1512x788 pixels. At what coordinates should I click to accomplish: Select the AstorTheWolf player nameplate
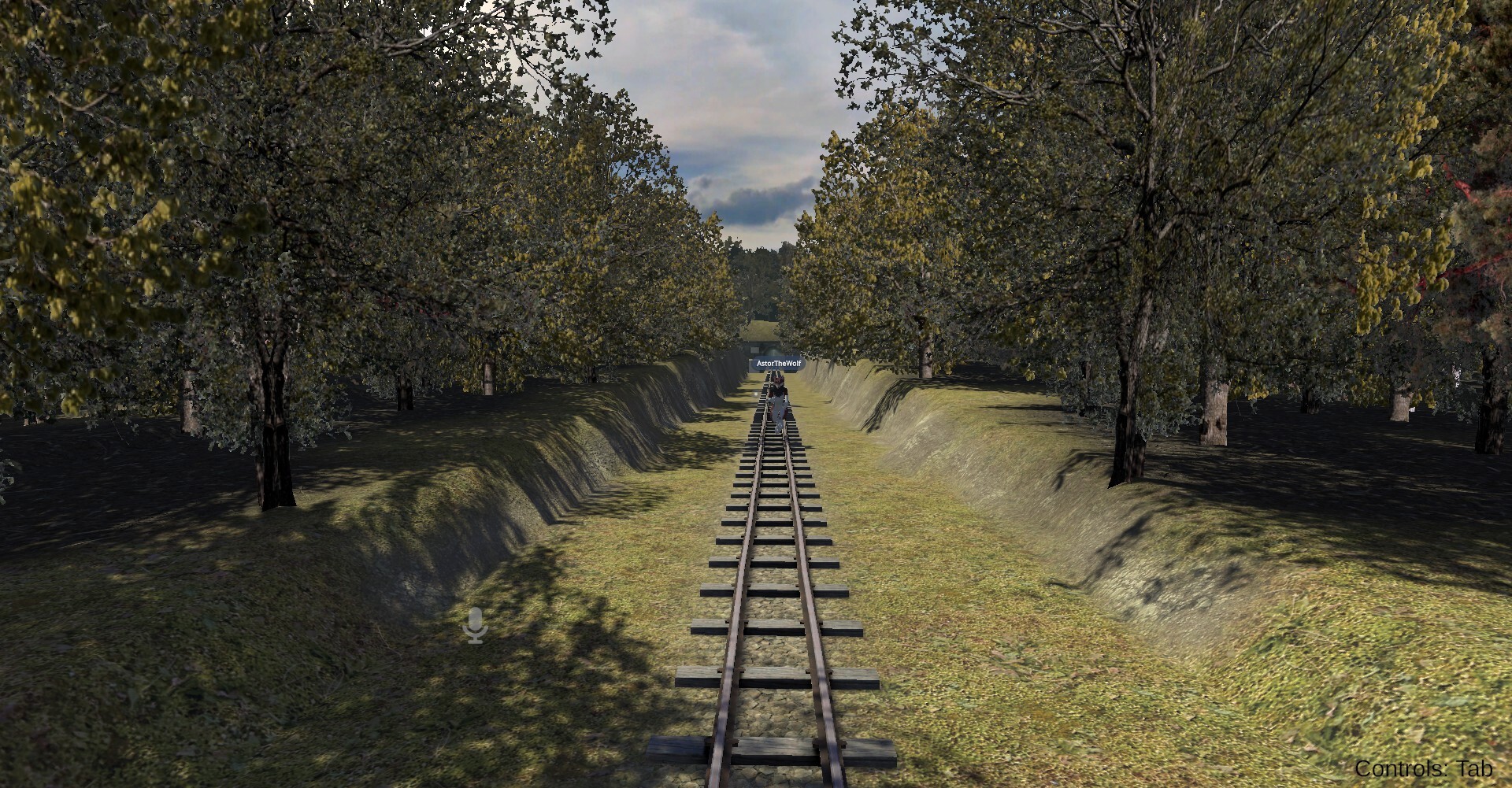coord(777,364)
